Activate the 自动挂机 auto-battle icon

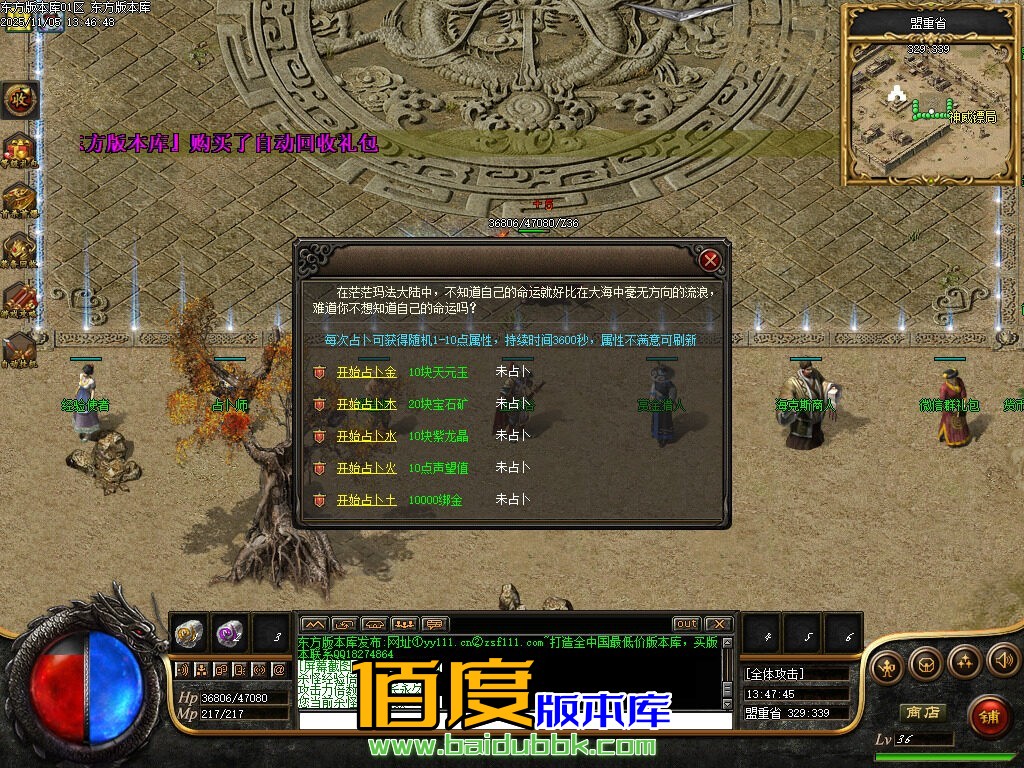coord(19,347)
